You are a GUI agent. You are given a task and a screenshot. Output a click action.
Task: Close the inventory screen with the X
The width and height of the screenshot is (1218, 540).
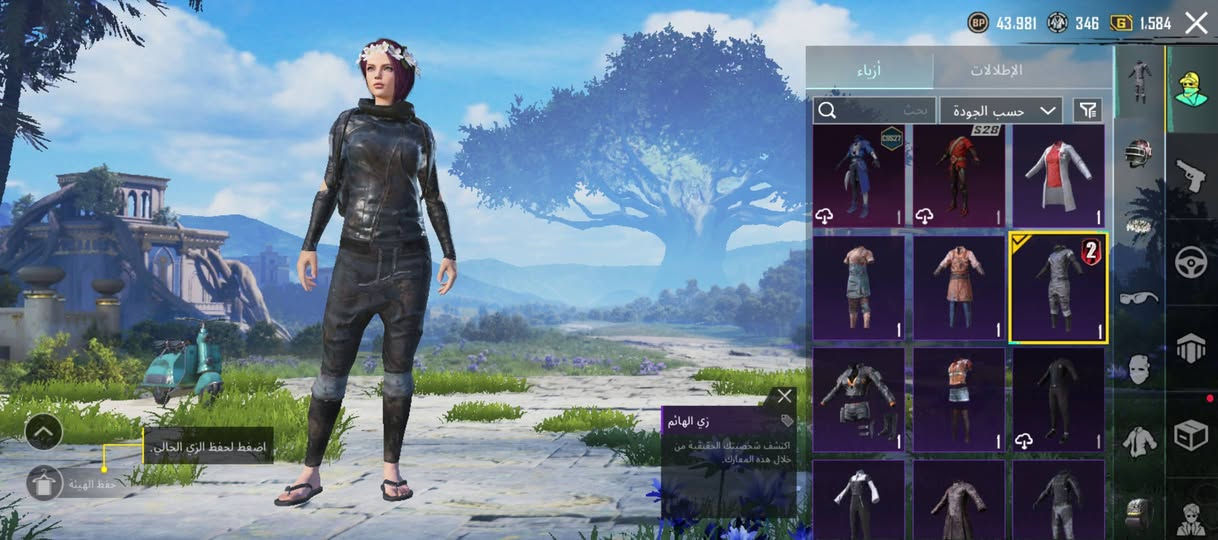coord(1196,23)
